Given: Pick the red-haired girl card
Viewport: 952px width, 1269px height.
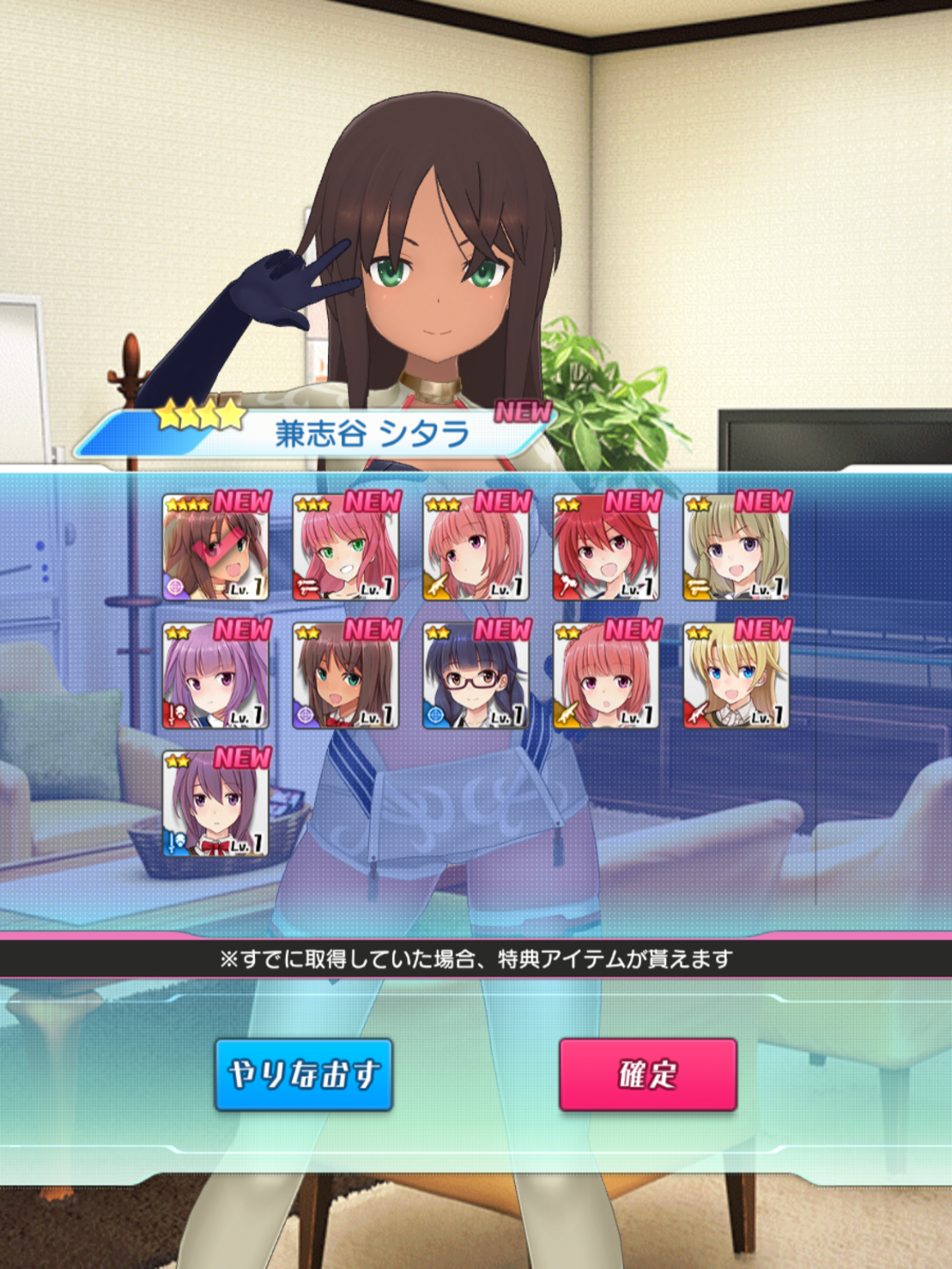Looking at the screenshot, I should point(606,548).
